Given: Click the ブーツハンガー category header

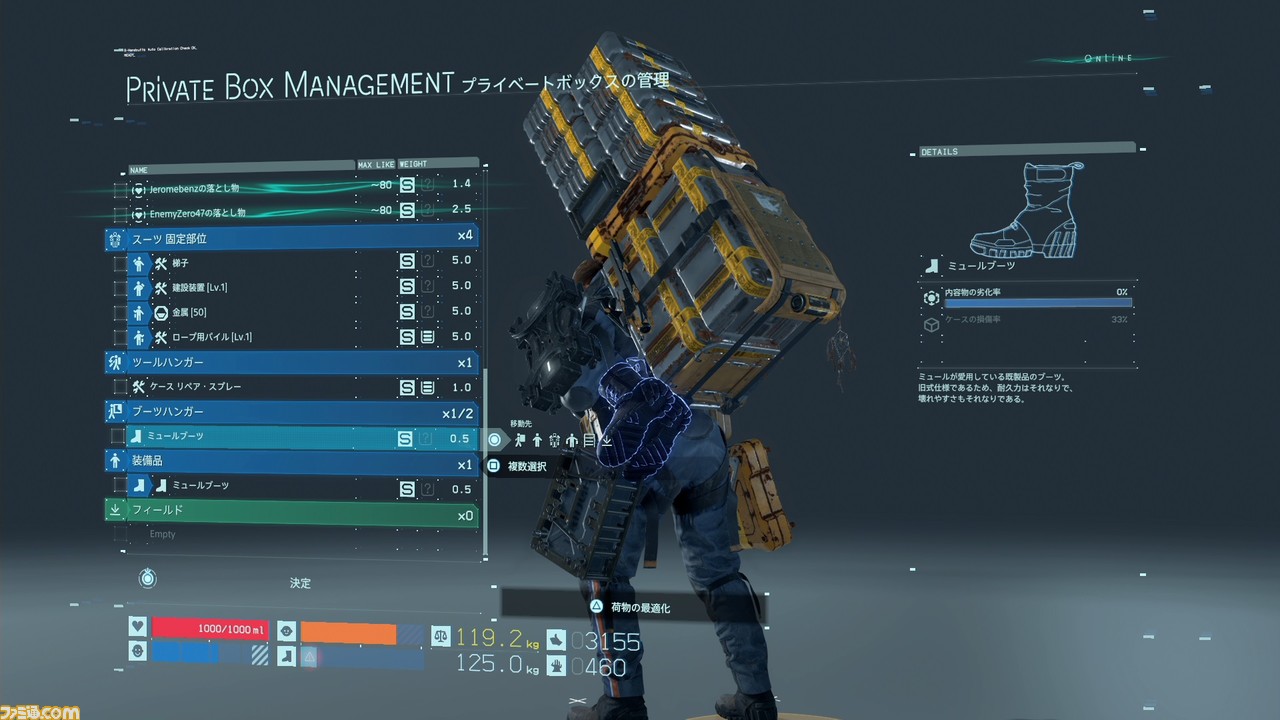Looking at the screenshot, I should (x=290, y=412).
